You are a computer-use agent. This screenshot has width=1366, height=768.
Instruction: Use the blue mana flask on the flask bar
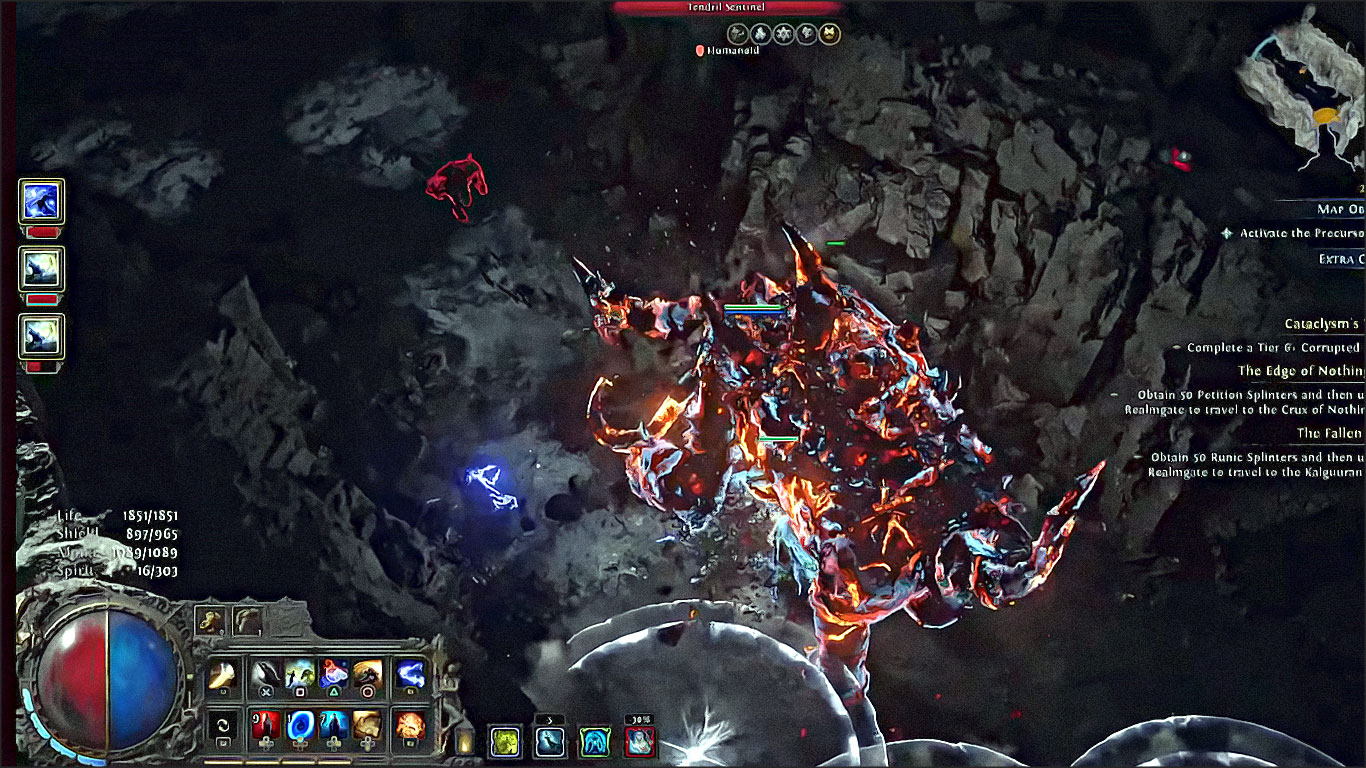(301, 724)
